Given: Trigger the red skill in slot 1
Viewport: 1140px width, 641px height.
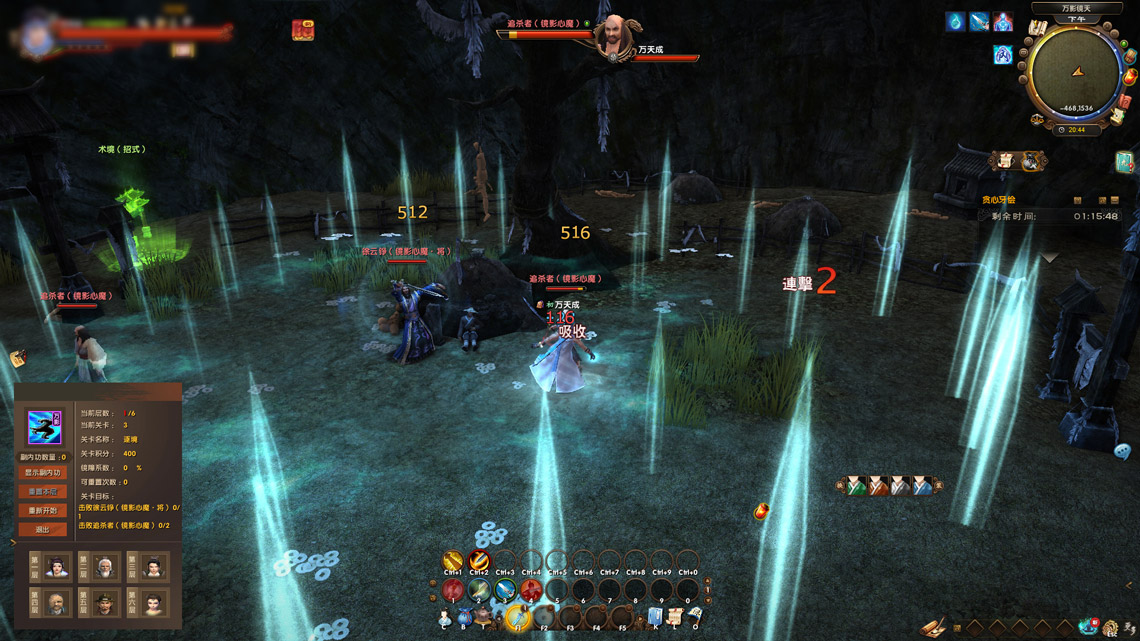Looking at the screenshot, I should pyautogui.click(x=453, y=590).
